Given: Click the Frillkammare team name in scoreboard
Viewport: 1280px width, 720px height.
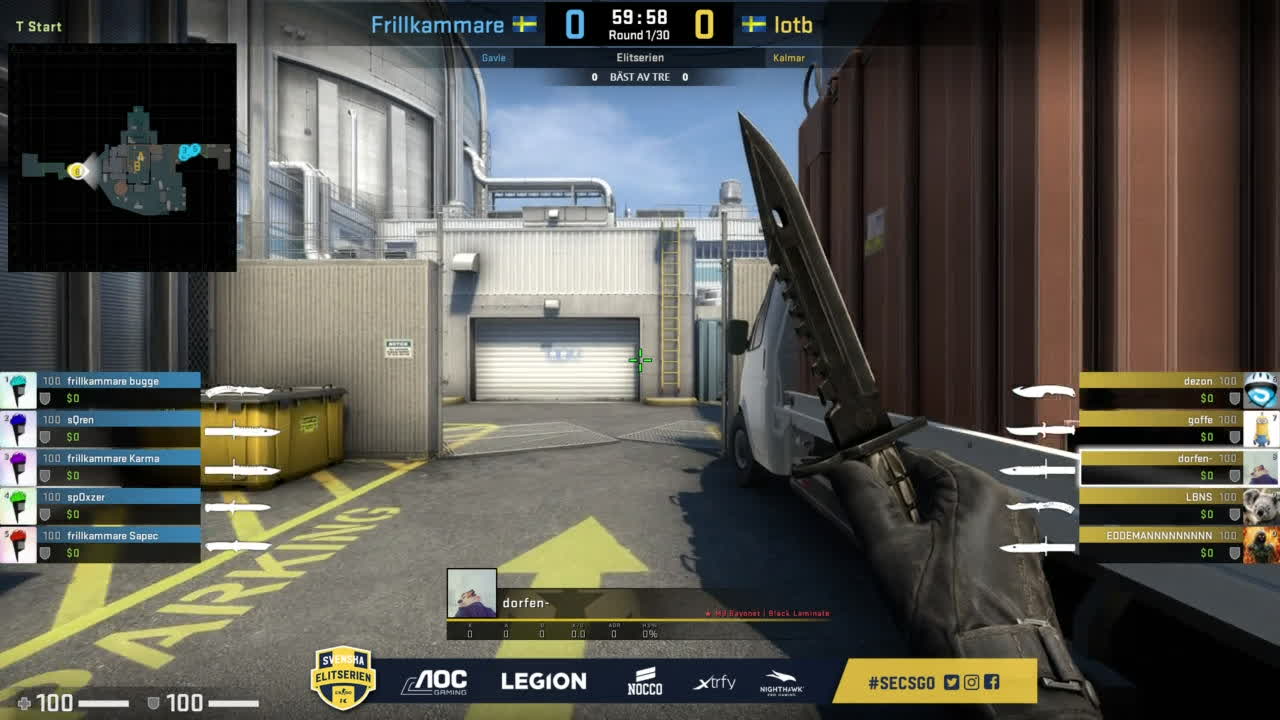Looking at the screenshot, I should 437,24.
